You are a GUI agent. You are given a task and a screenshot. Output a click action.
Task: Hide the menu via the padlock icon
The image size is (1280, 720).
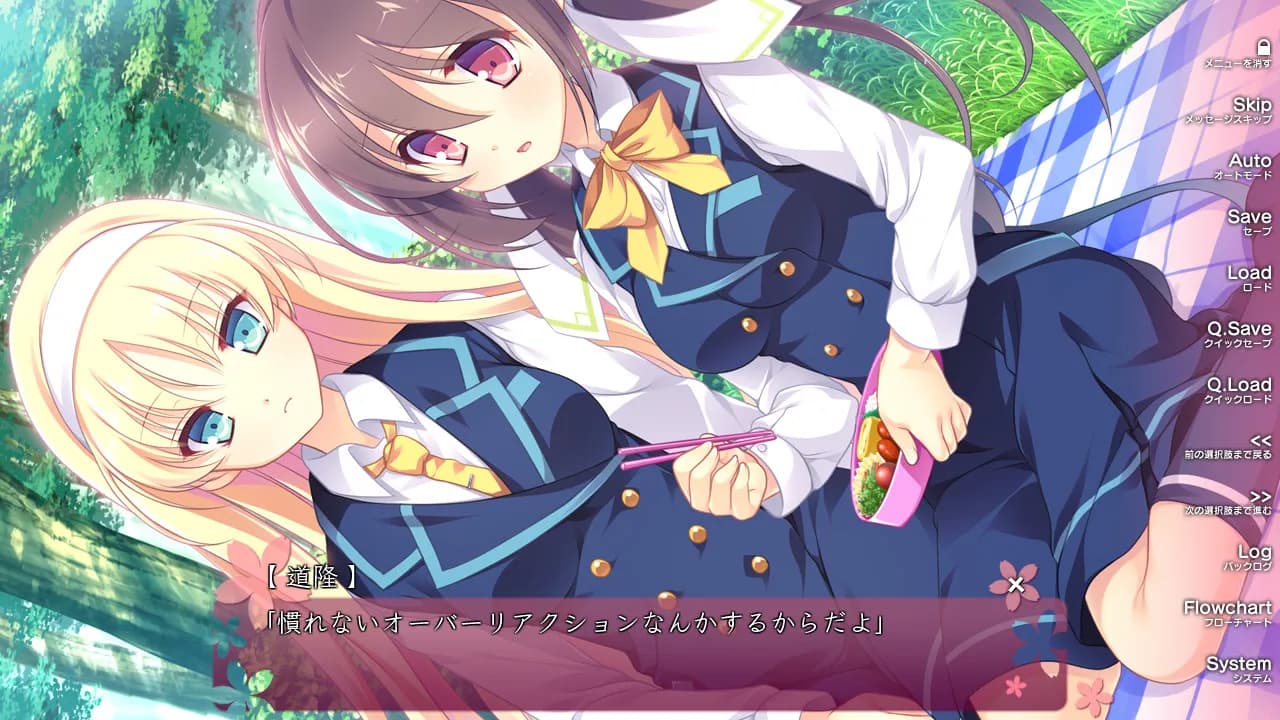pyautogui.click(x=1263, y=45)
